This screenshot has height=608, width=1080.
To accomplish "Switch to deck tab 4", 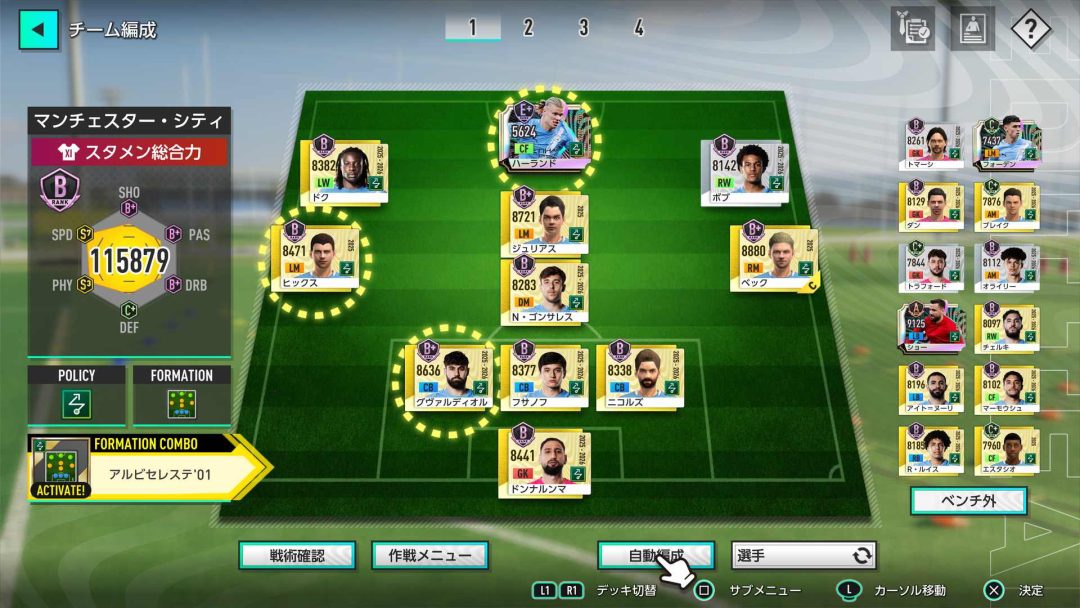I will pos(638,28).
